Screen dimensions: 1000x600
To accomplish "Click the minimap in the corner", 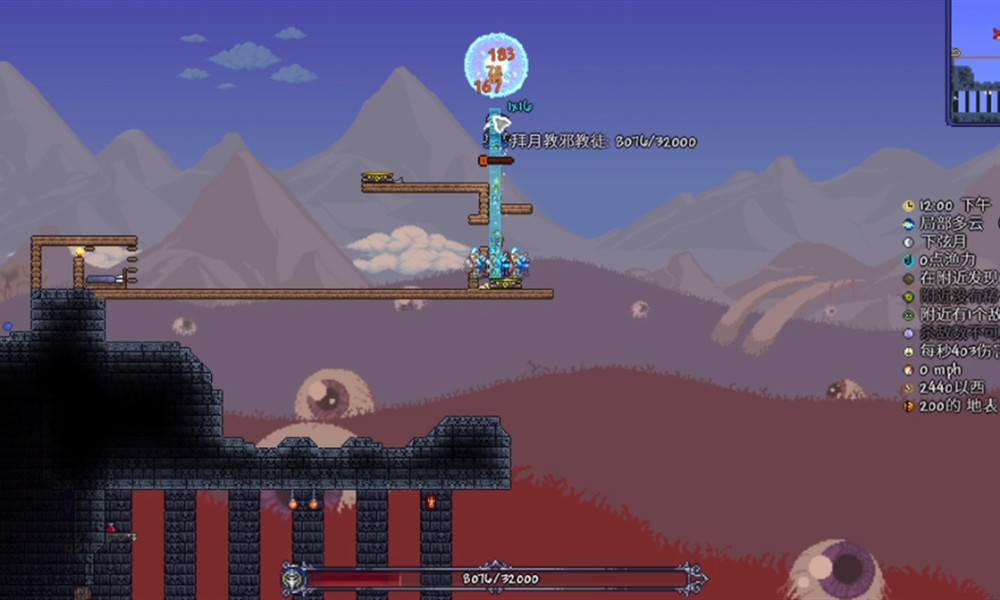I will tap(974, 62).
